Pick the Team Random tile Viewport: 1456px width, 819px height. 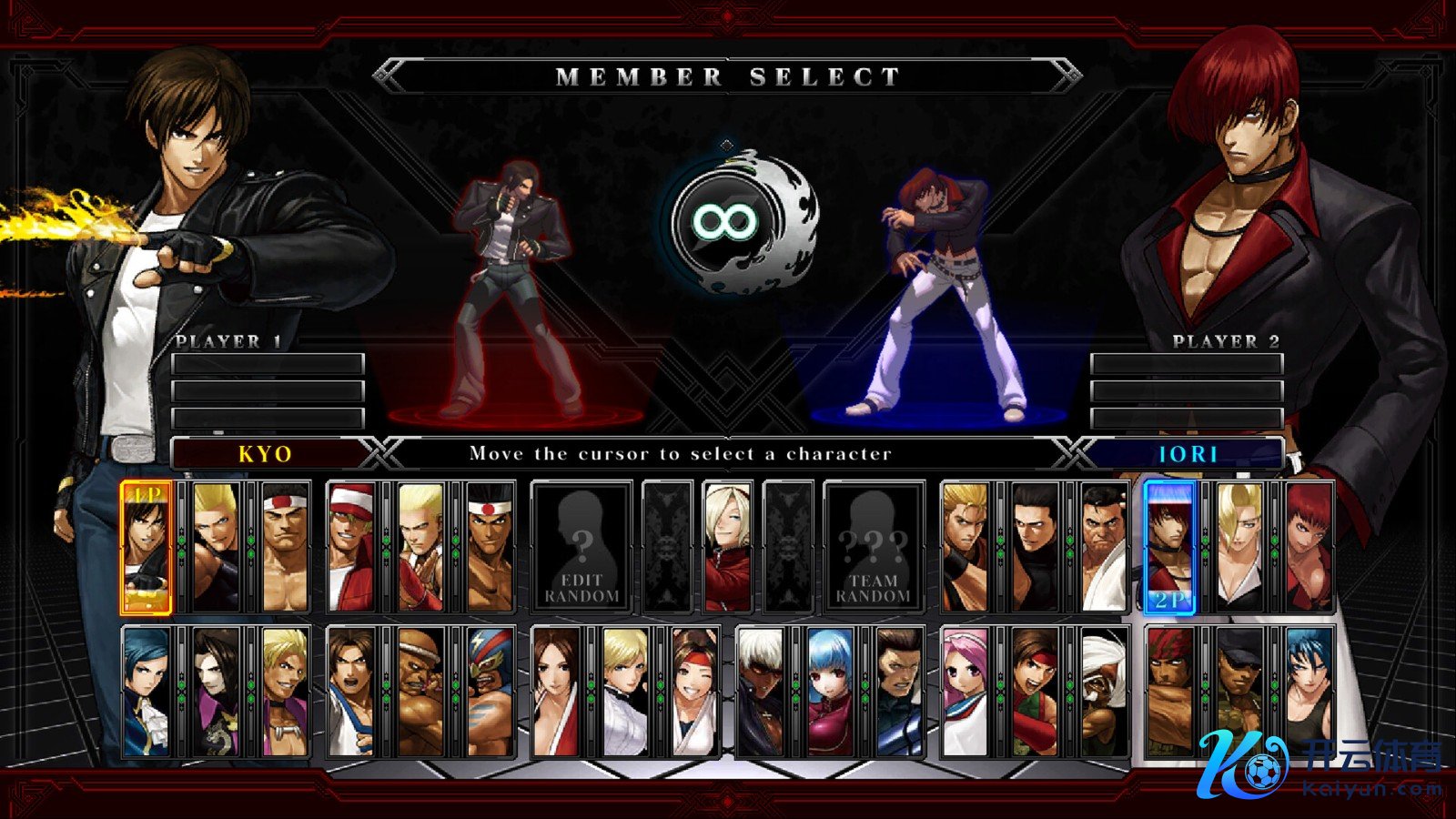point(873,547)
